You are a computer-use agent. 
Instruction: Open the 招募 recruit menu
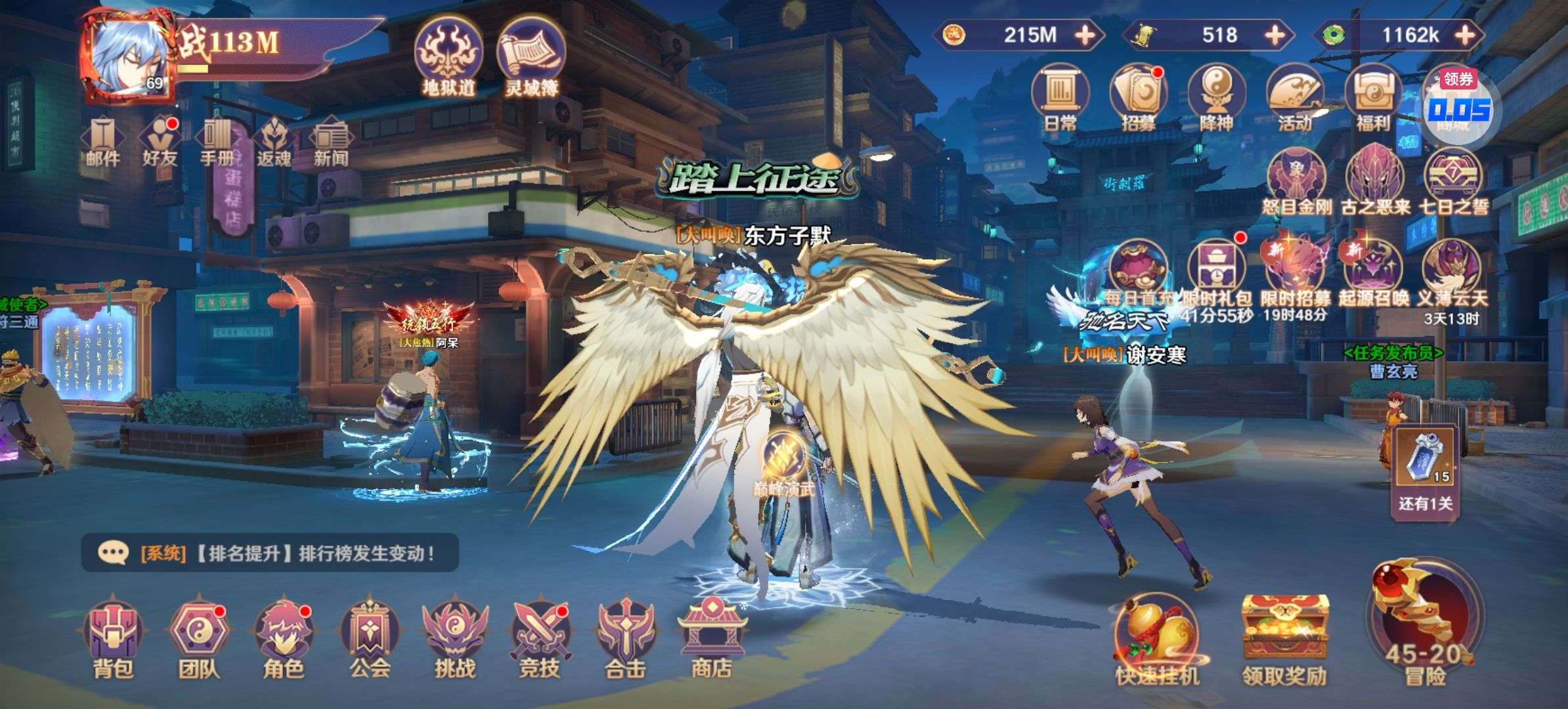pos(1138,98)
